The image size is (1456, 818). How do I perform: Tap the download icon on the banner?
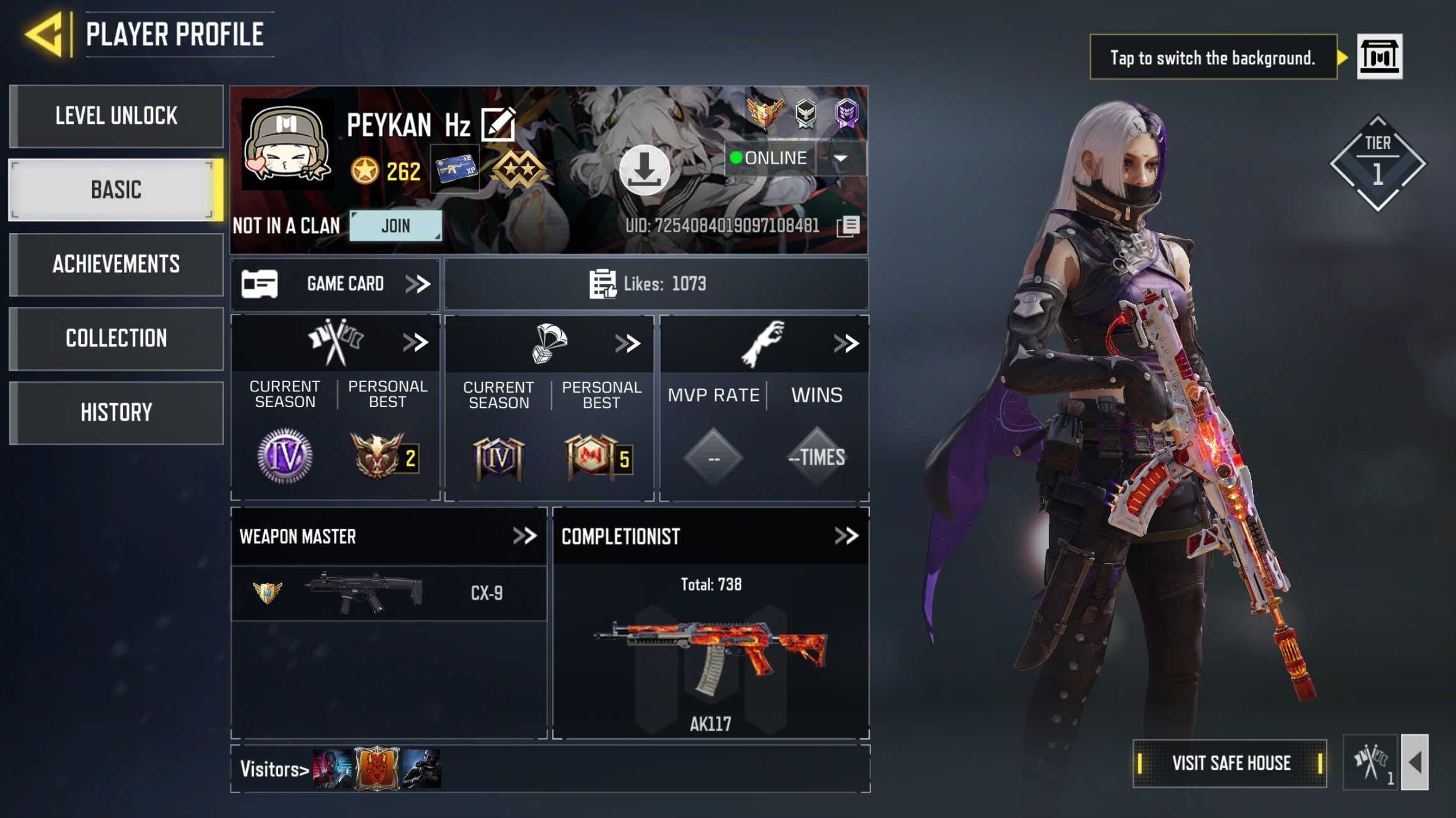point(644,170)
